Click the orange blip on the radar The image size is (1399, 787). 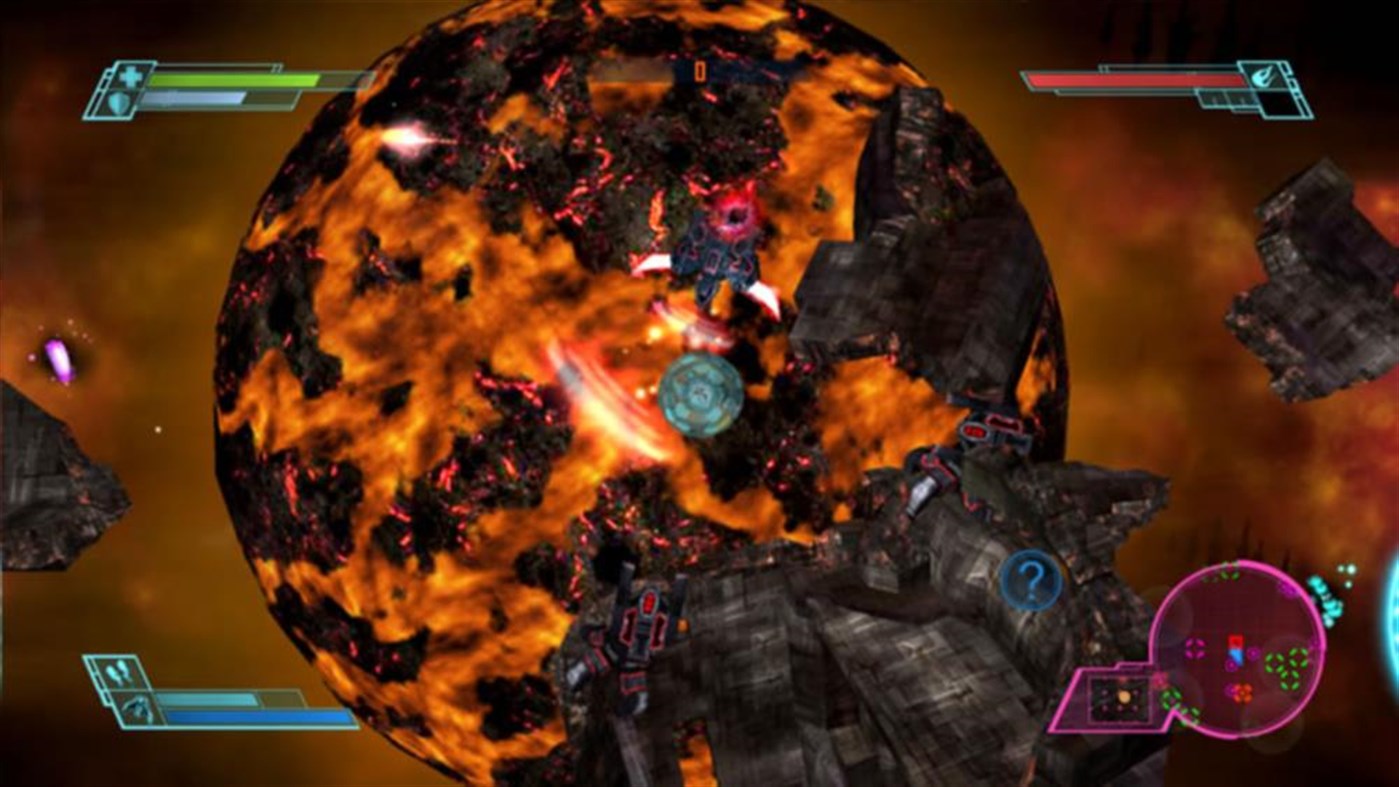1241,691
